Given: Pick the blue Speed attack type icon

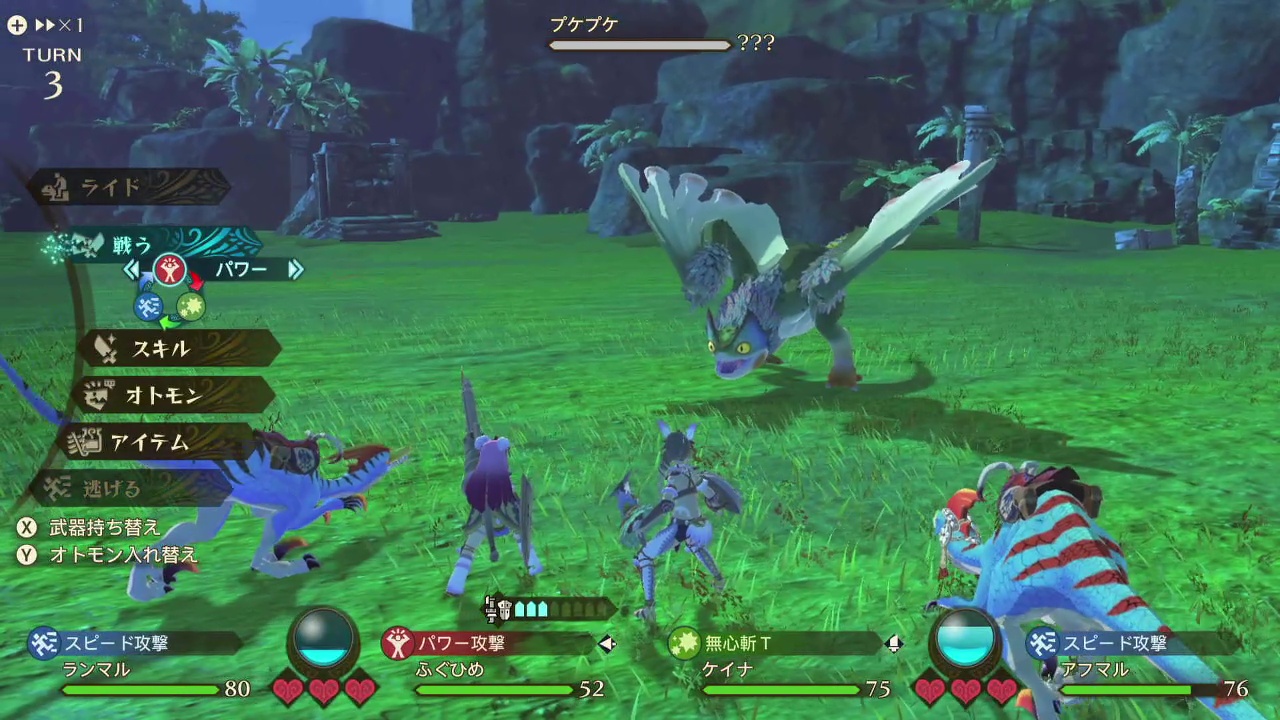Looking at the screenshot, I should (x=149, y=307).
